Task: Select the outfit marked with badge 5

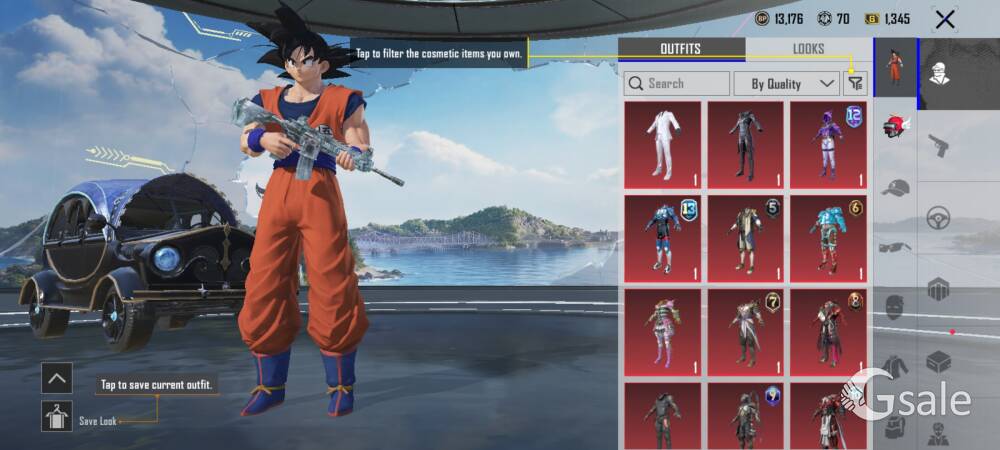Action: [745, 238]
